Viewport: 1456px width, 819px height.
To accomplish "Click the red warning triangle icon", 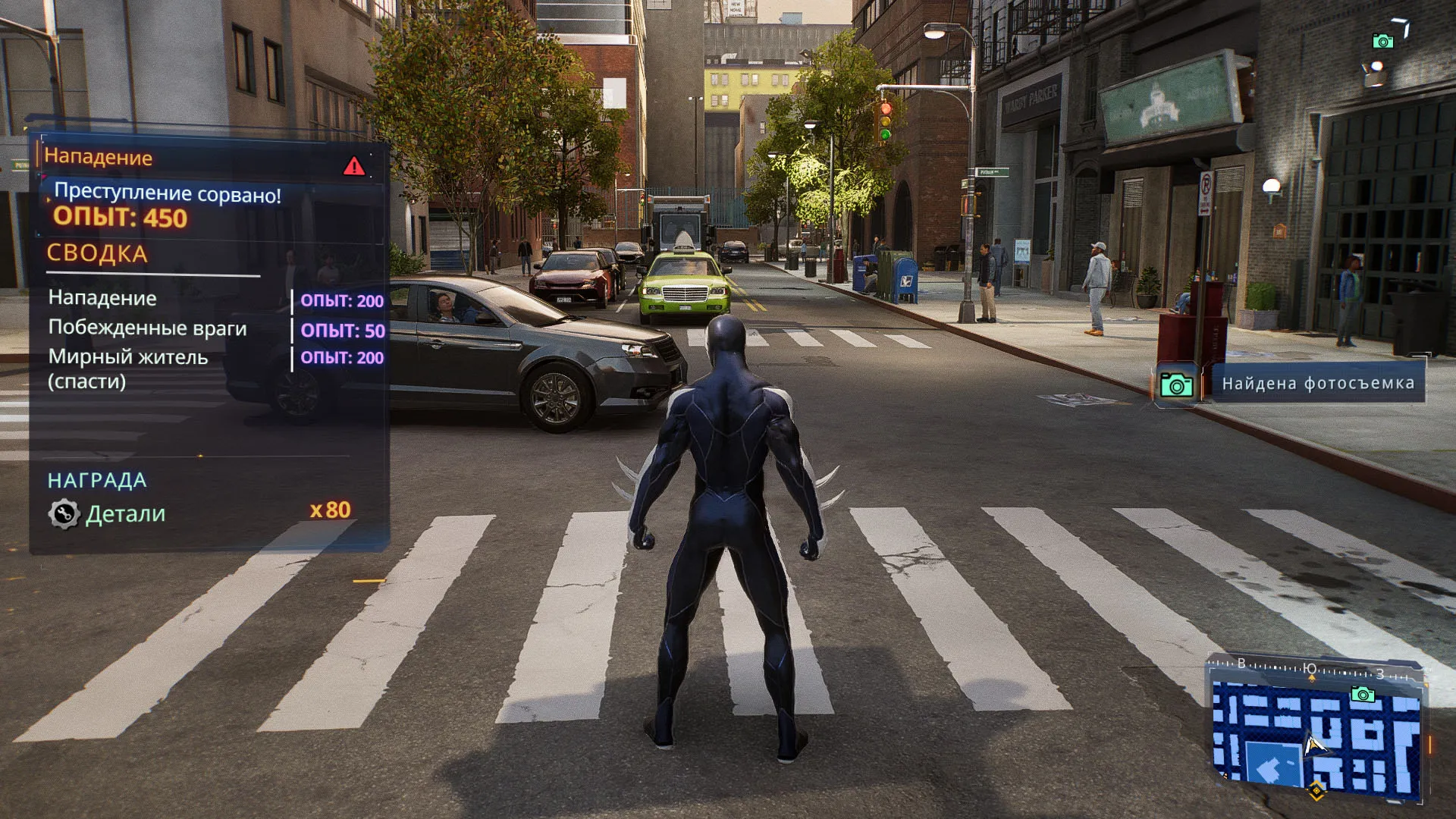I will tap(353, 166).
